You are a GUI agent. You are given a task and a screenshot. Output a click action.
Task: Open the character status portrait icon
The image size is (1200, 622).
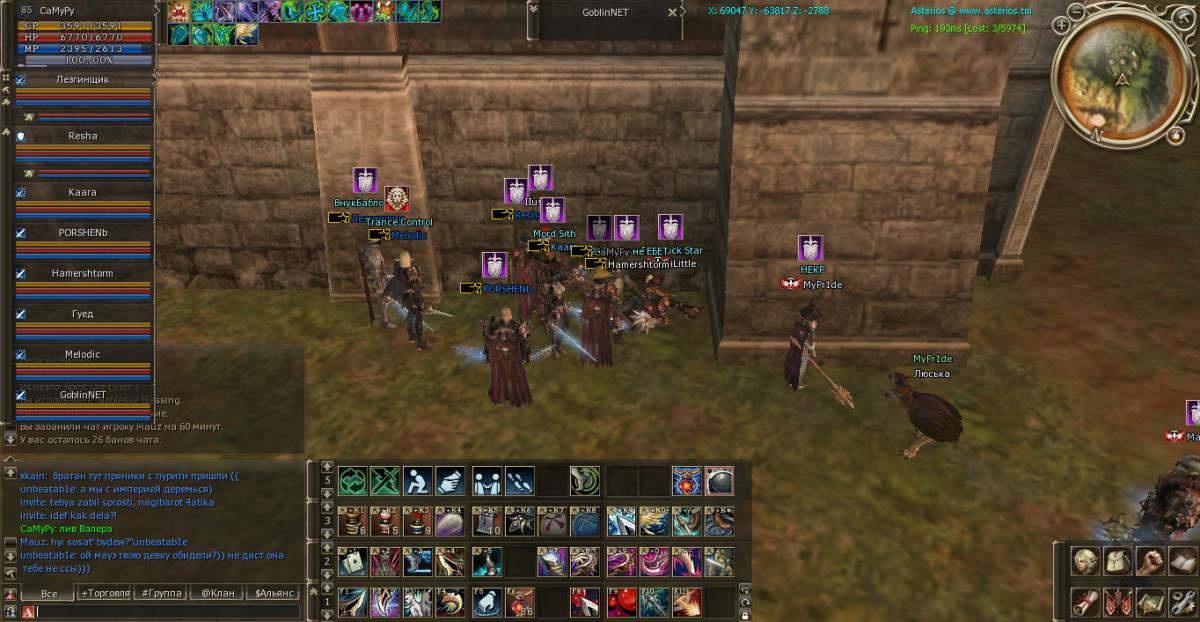pyautogui.click(x=1086, y=560)
